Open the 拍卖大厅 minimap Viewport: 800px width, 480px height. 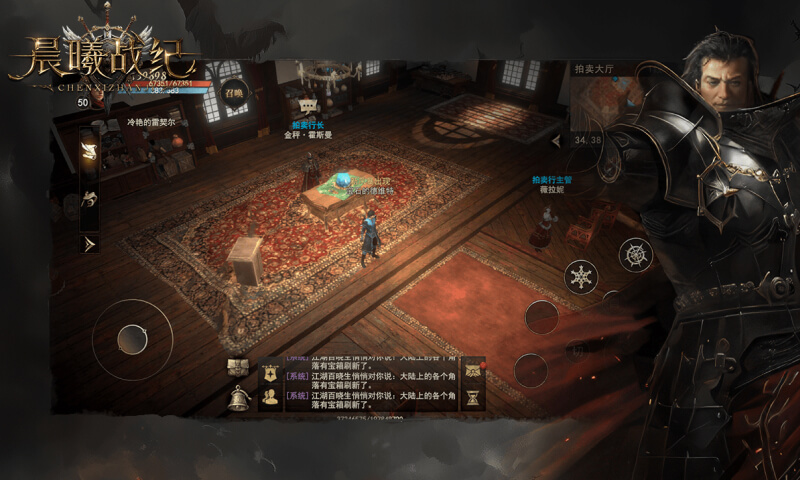click(606, 104)
